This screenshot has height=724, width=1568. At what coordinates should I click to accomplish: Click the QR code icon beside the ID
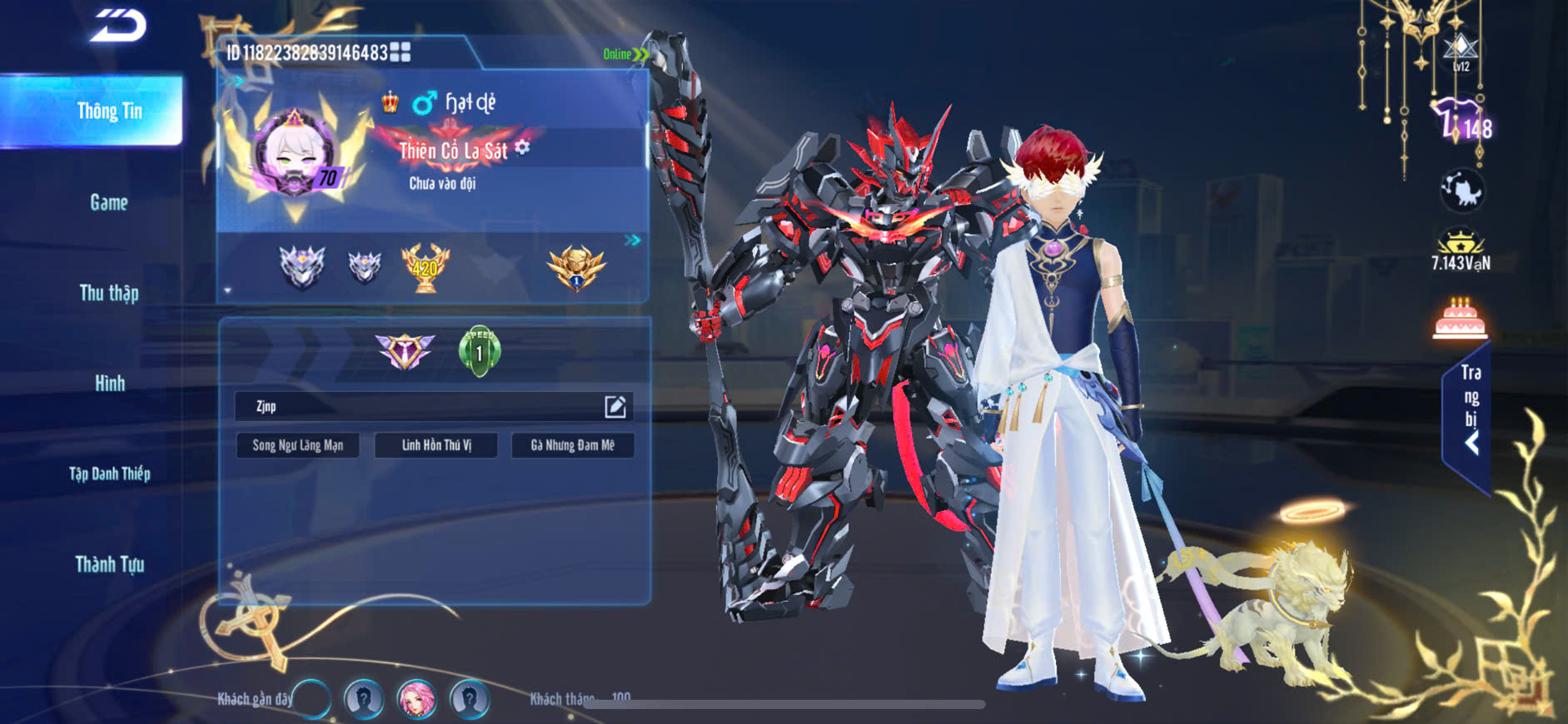(x=400, y=52)
